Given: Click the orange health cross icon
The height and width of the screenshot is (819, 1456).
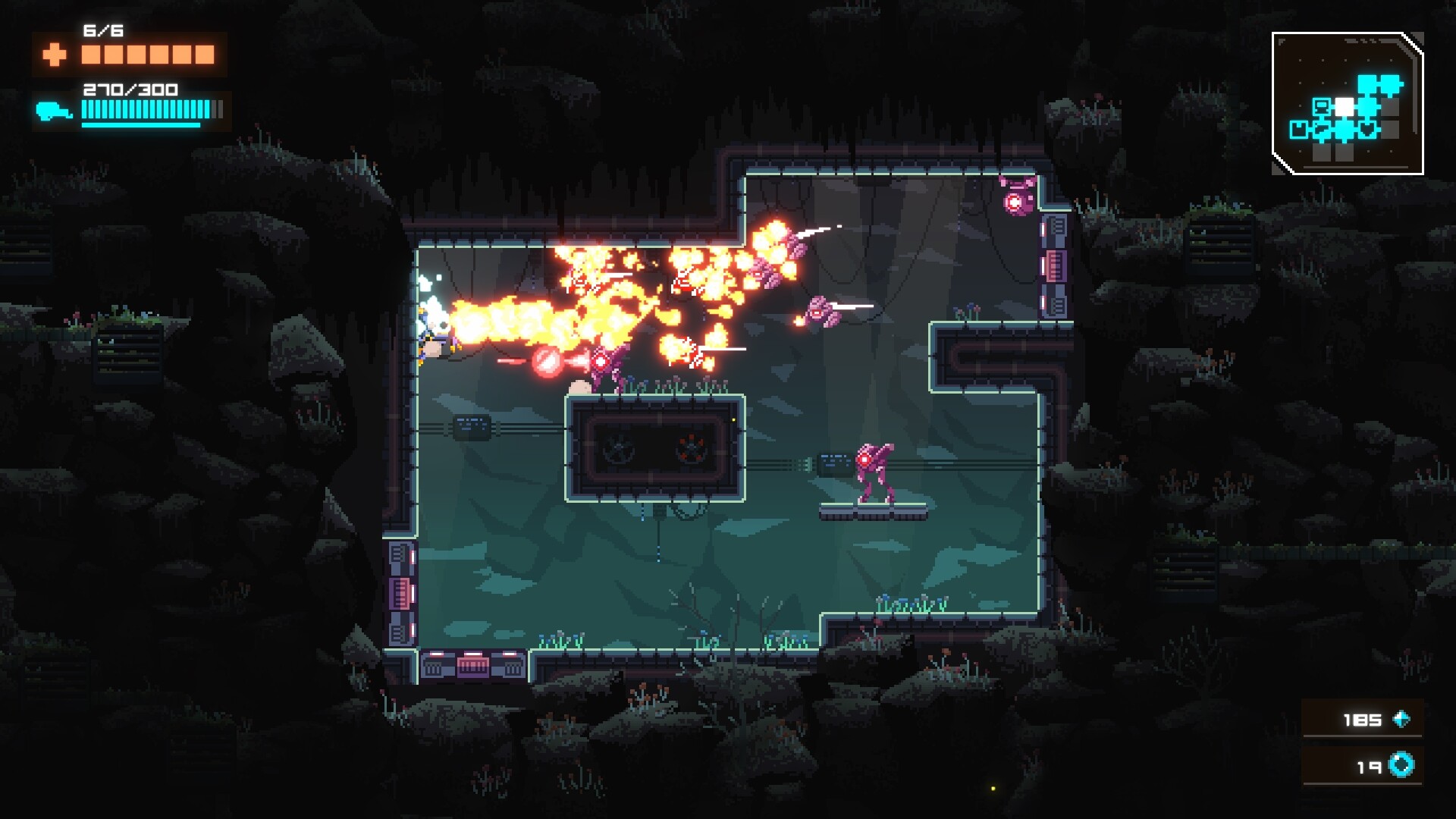Looking at the screenshot, I should coord(54,54).
